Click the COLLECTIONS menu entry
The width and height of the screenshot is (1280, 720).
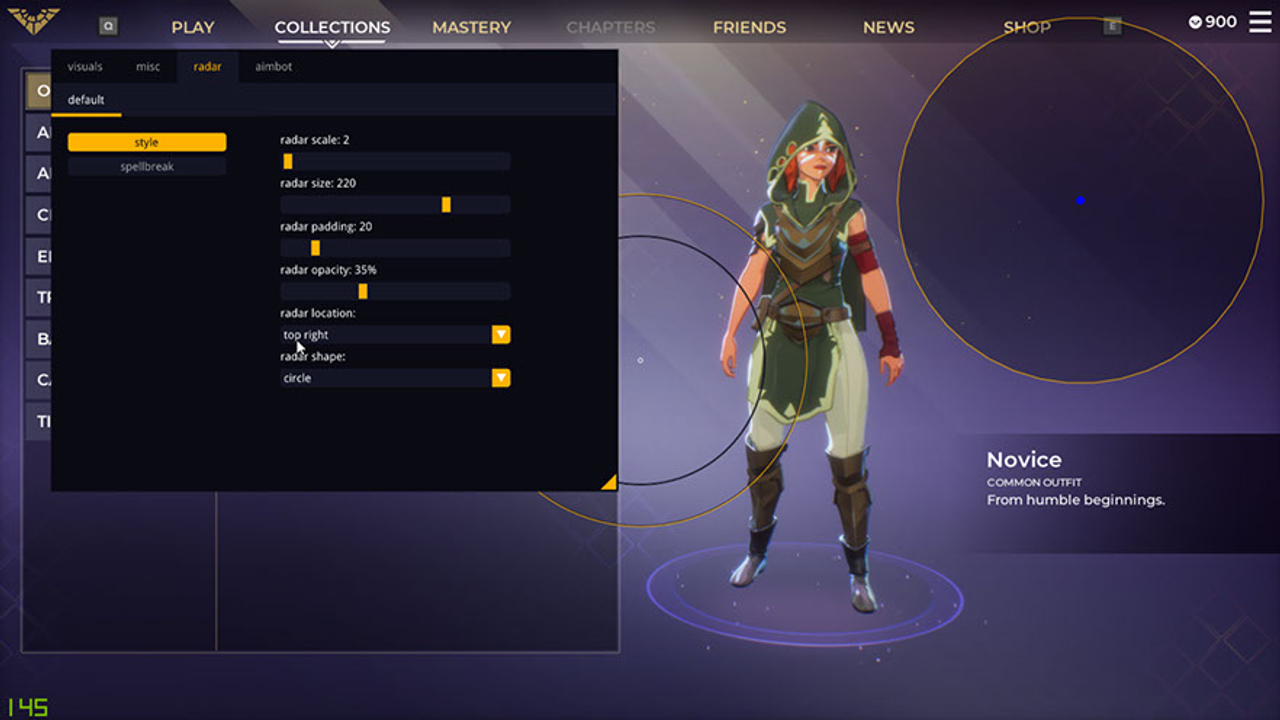332,27
